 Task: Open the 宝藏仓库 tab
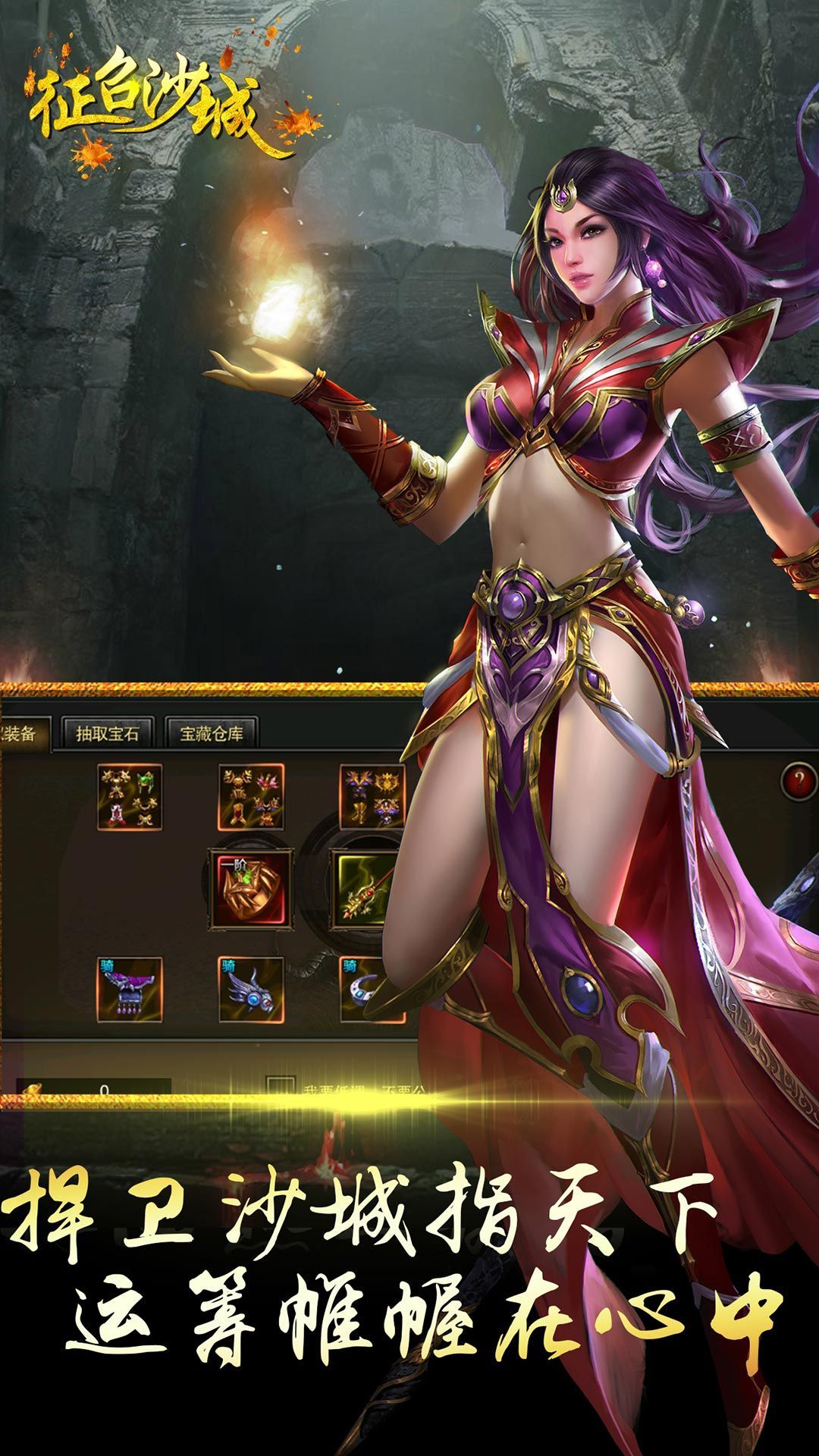[x=212, y=733]
